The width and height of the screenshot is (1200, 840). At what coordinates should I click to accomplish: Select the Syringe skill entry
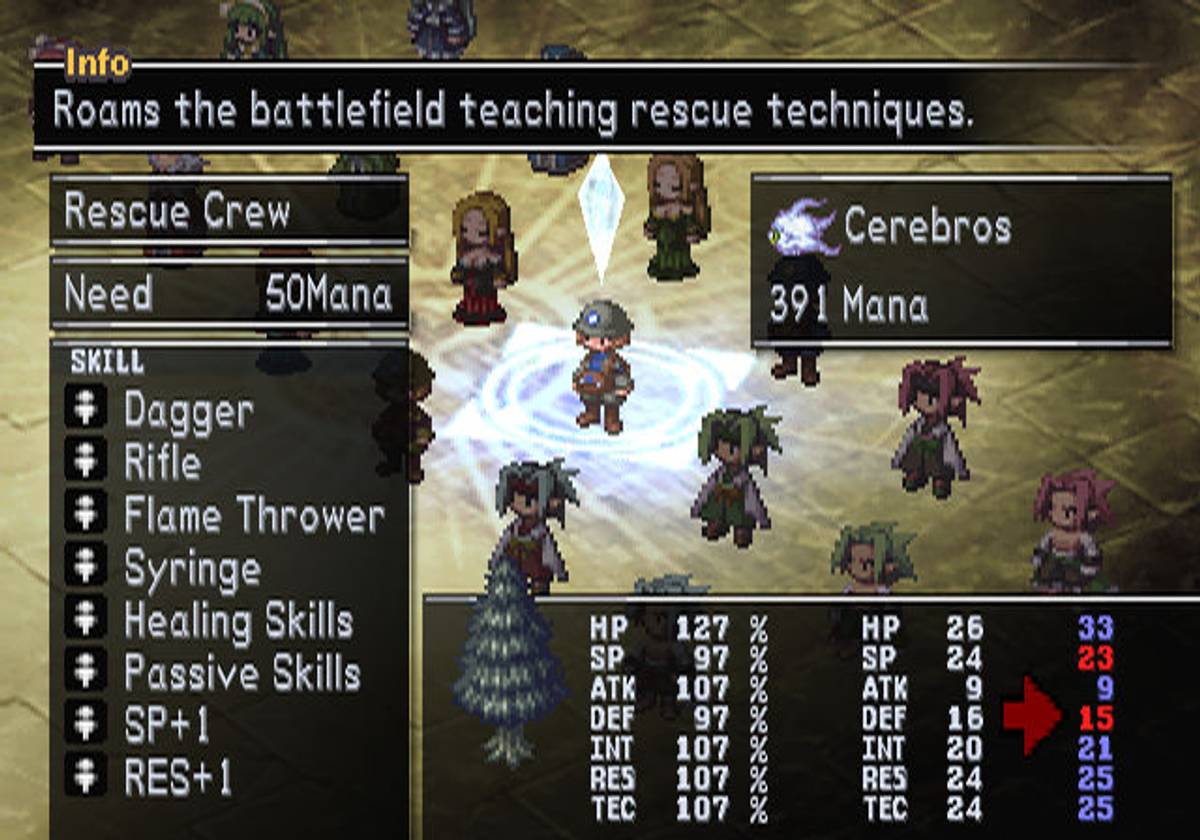pos(192,569)
